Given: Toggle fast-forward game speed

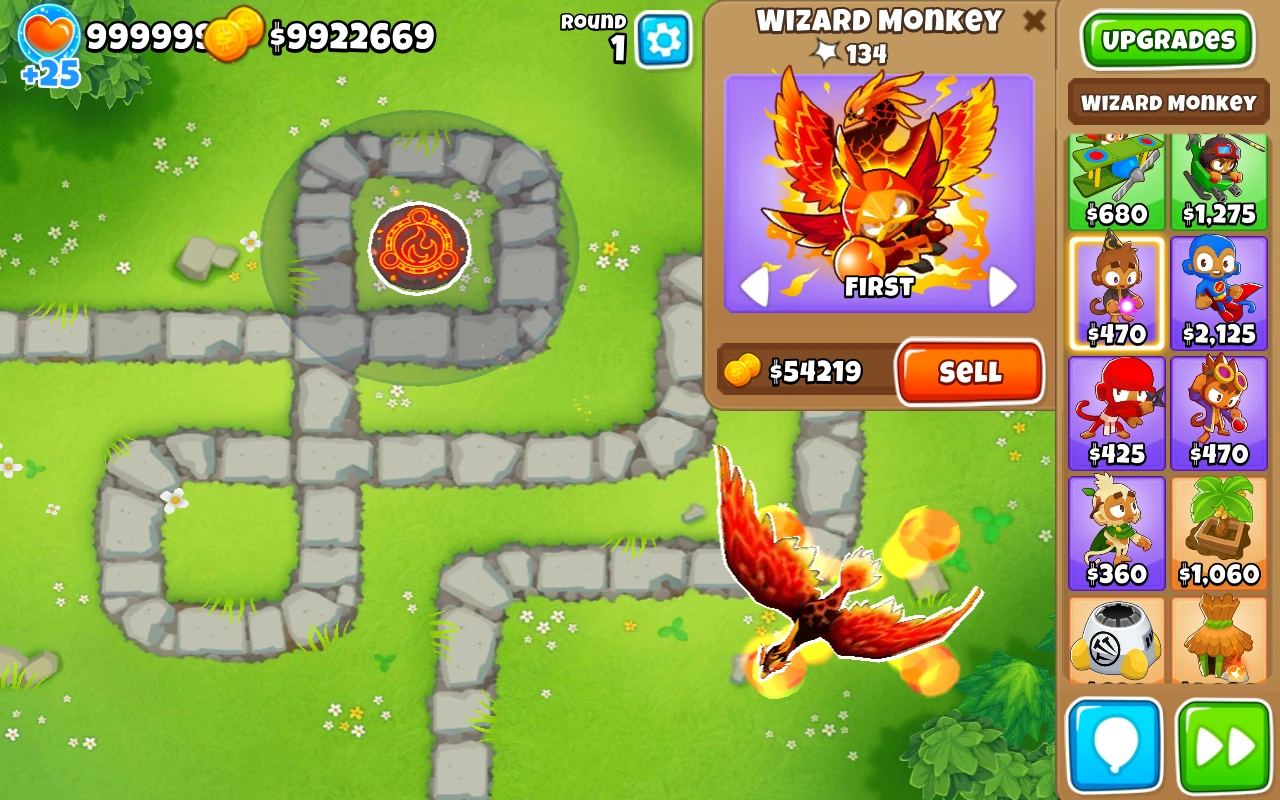Looking at the screenshot, I should coord(1219,745).
